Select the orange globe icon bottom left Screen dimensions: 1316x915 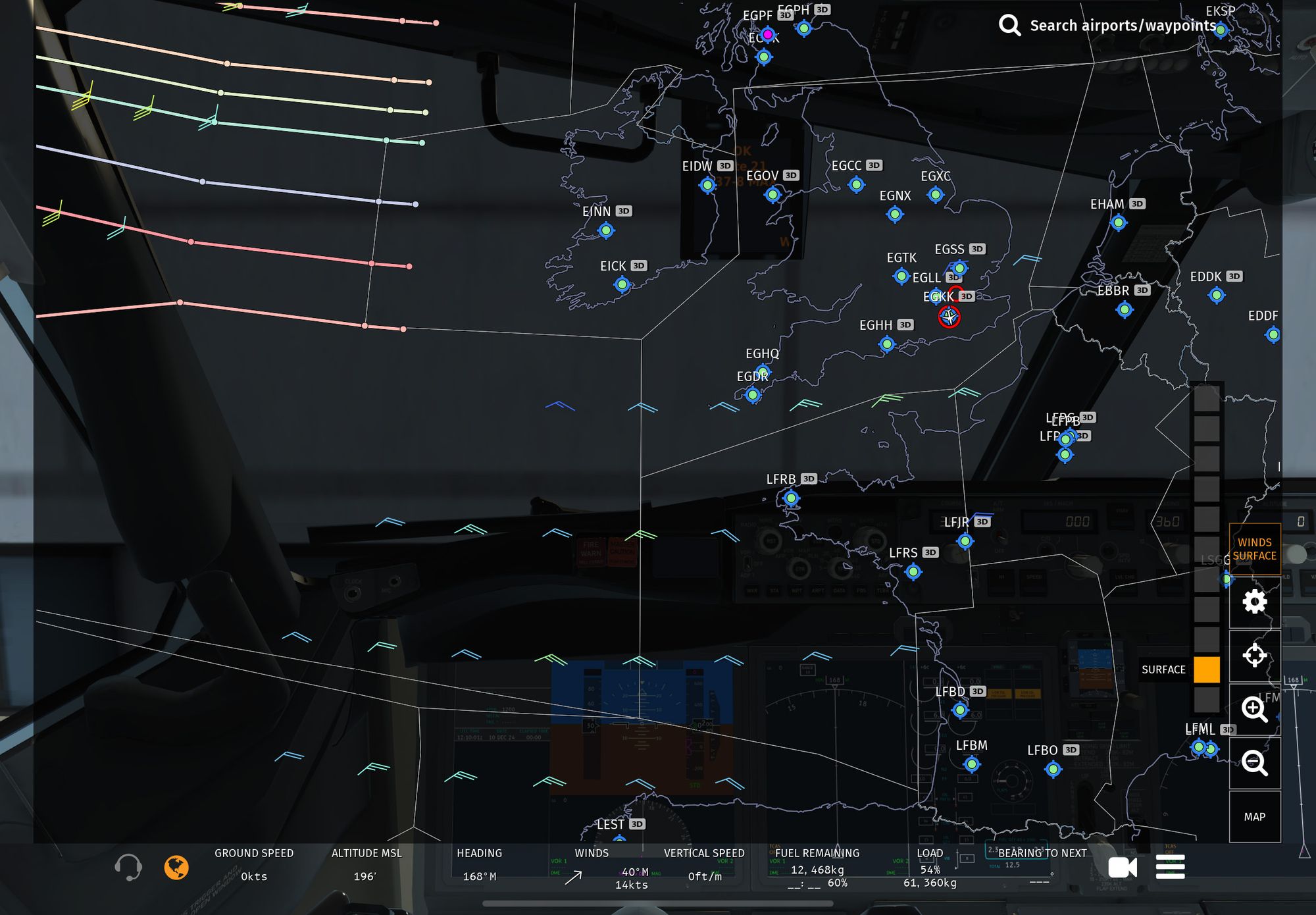click(x=176, y=868)
